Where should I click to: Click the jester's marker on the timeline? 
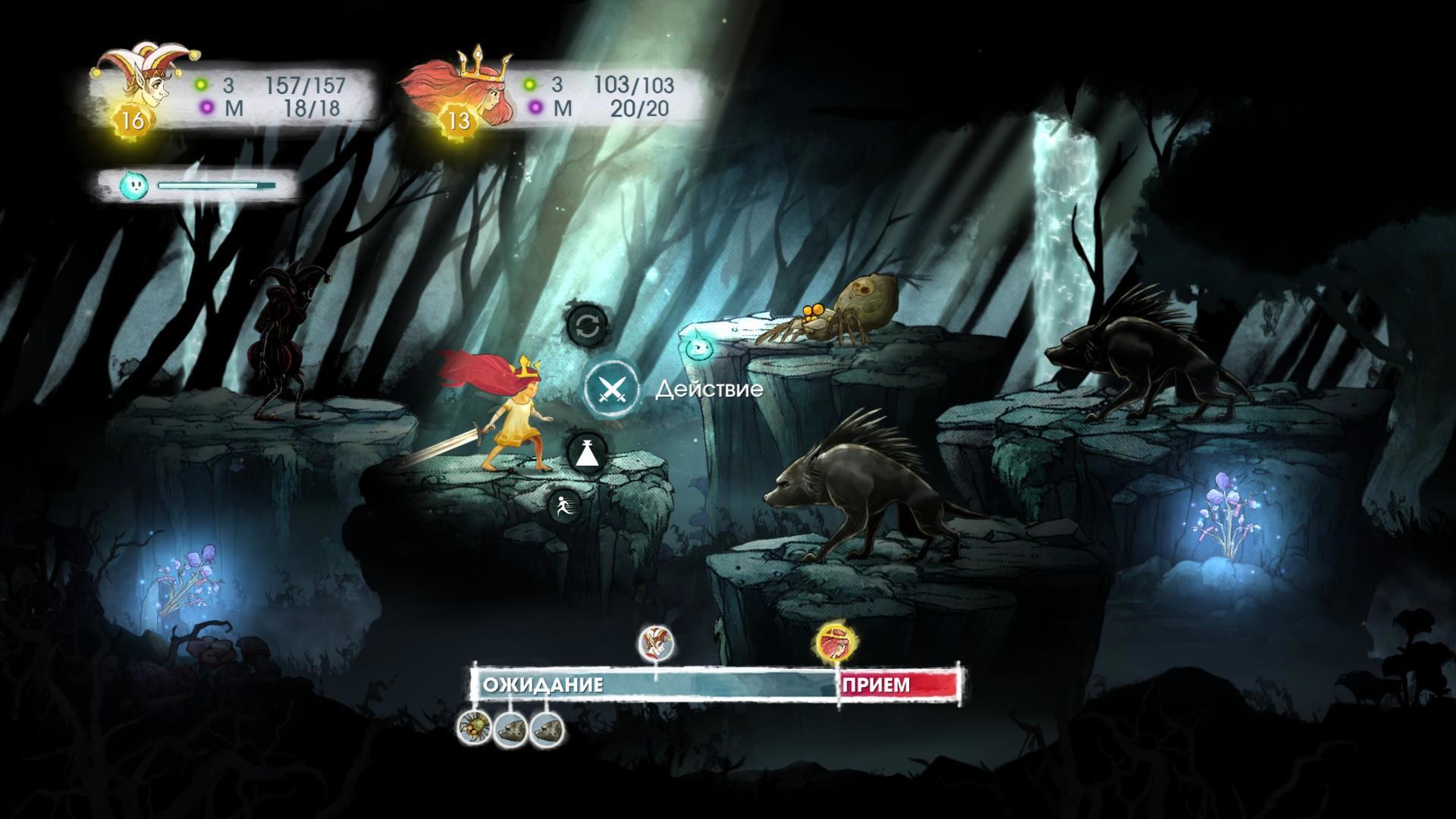tap(655, 642)
